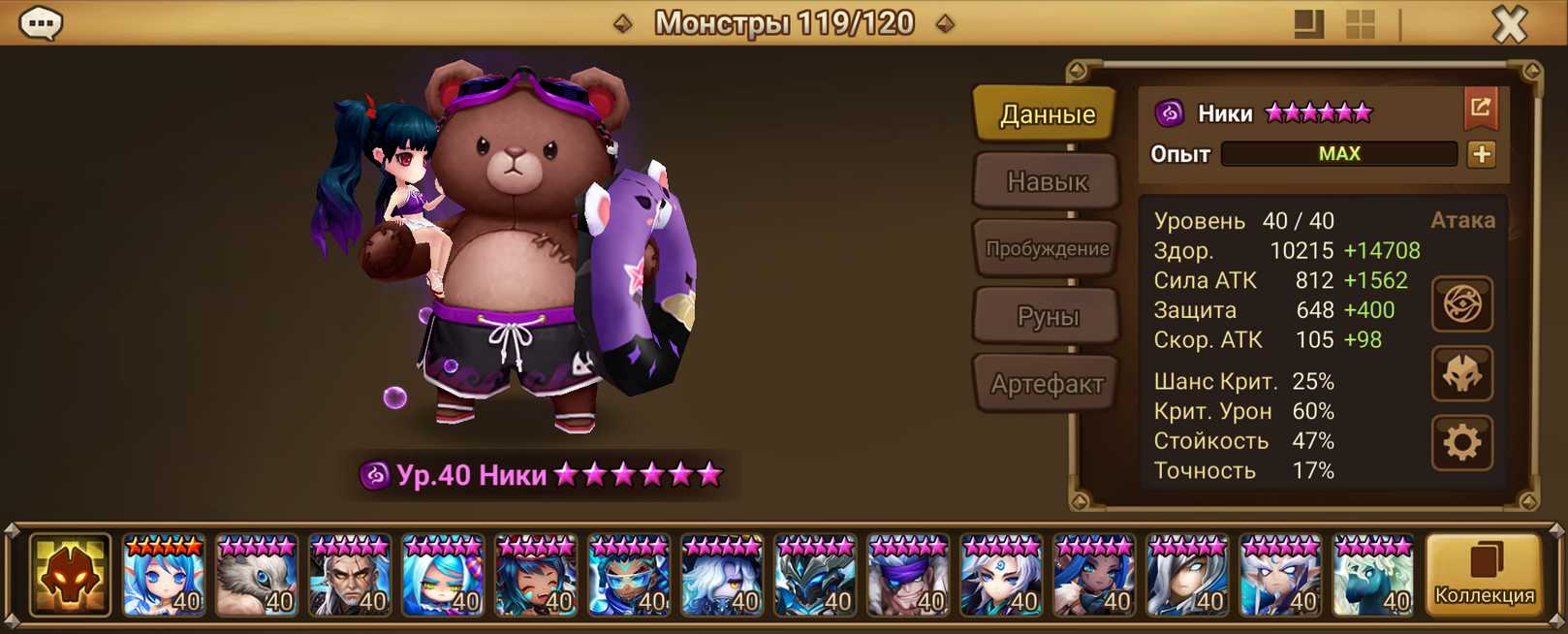Switch to the grid view layout

pyautogui.click(x=1361, y=24)
